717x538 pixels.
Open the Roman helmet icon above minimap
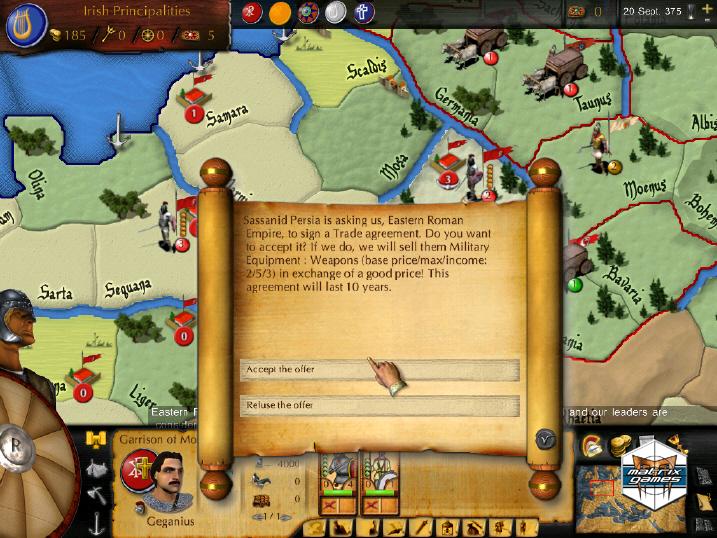[x=591, y=446]
